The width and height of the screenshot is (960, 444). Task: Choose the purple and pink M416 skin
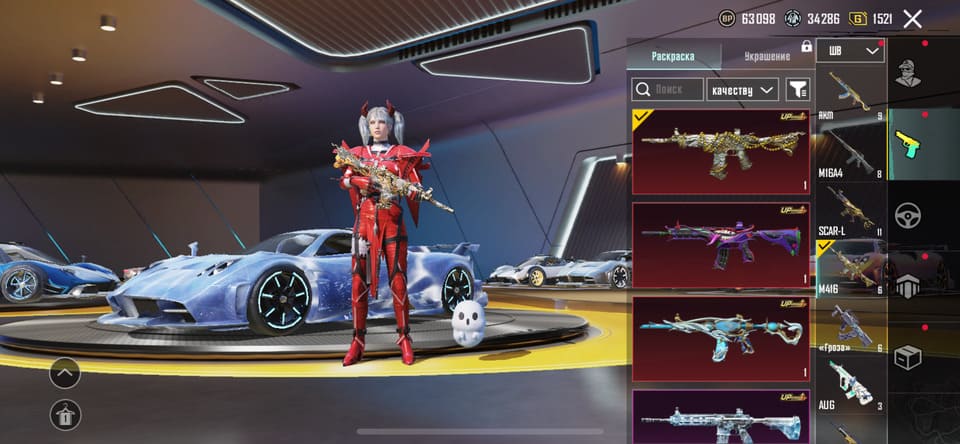(720, 245)
